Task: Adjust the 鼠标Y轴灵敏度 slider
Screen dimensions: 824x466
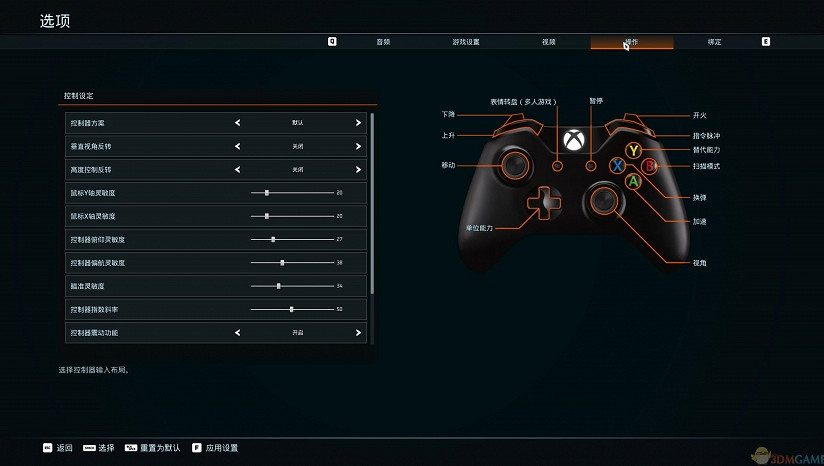Action: click(267, 192)
